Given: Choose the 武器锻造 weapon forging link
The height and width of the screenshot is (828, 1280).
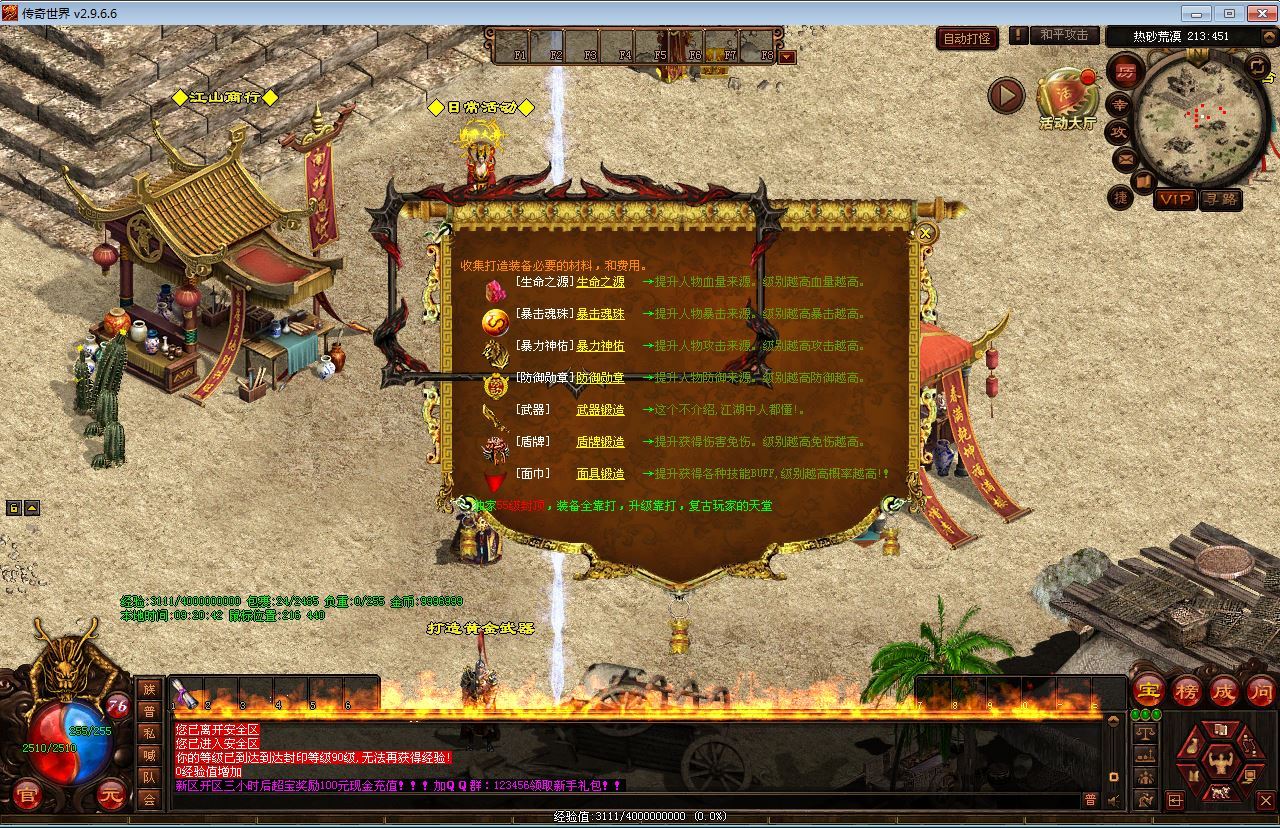Looking at the screenshot, I should (x=600, y=410).
